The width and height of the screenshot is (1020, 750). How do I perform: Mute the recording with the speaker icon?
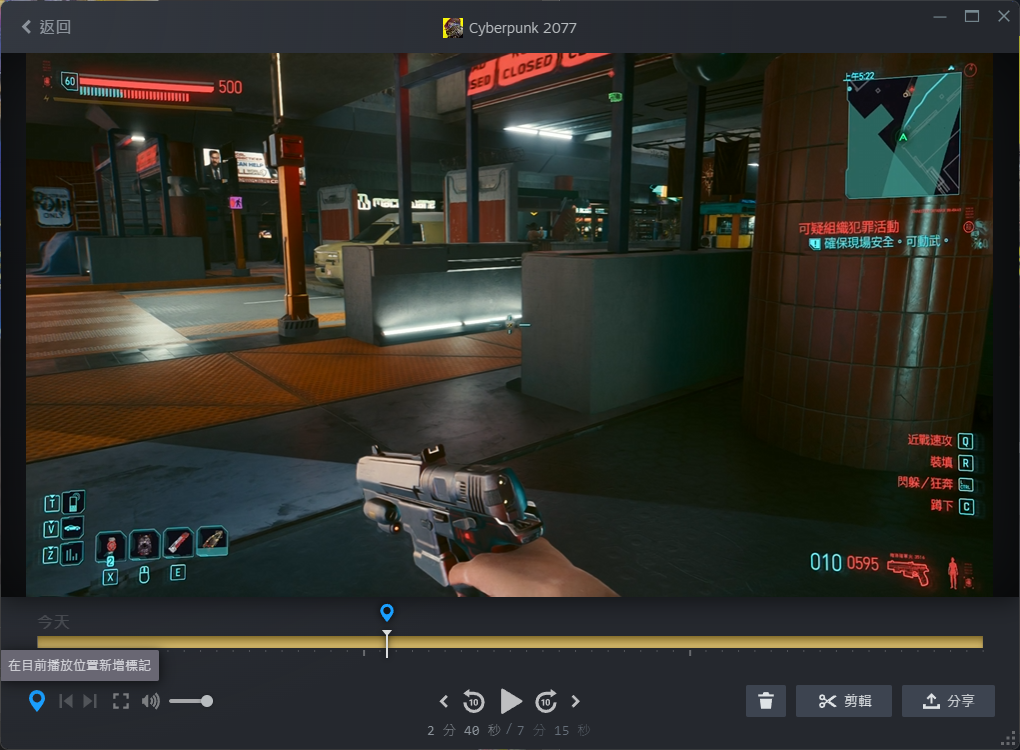click(x=150, y=701)
